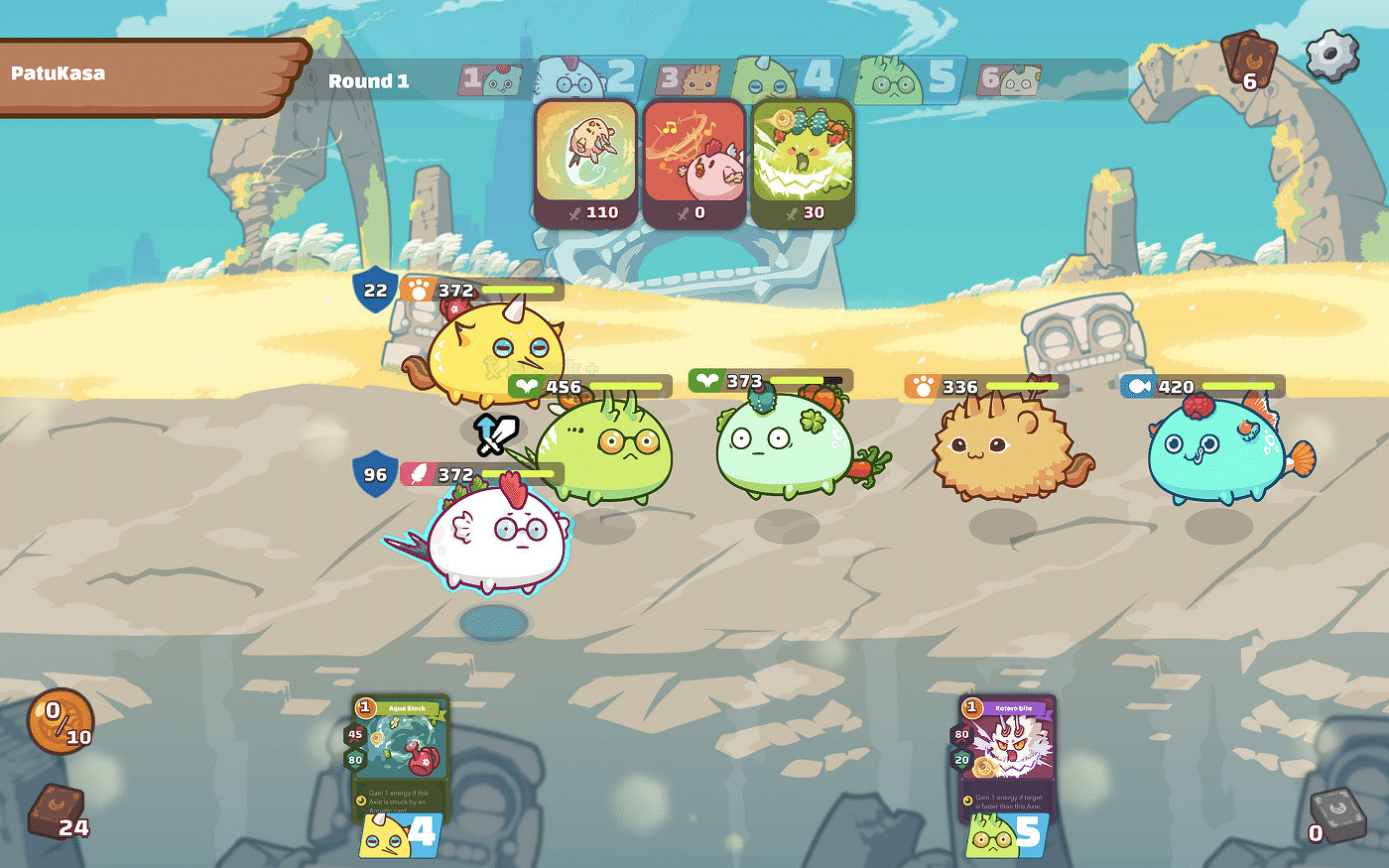Screen dimensions: 1389x868
Task: Select turn order portrait number 6
Action: pyautogui.click(x=1009, y=79)
